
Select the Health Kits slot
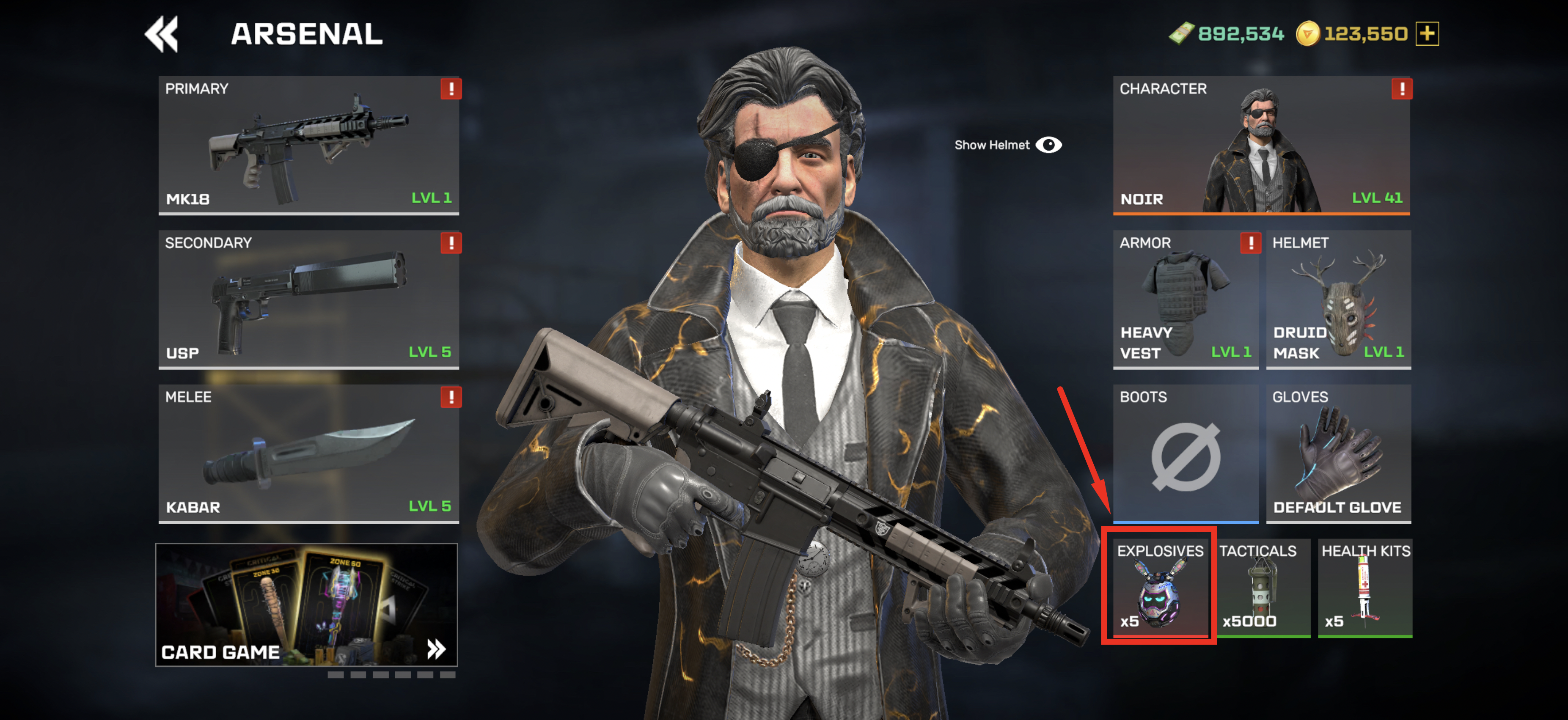[1364, 587]
